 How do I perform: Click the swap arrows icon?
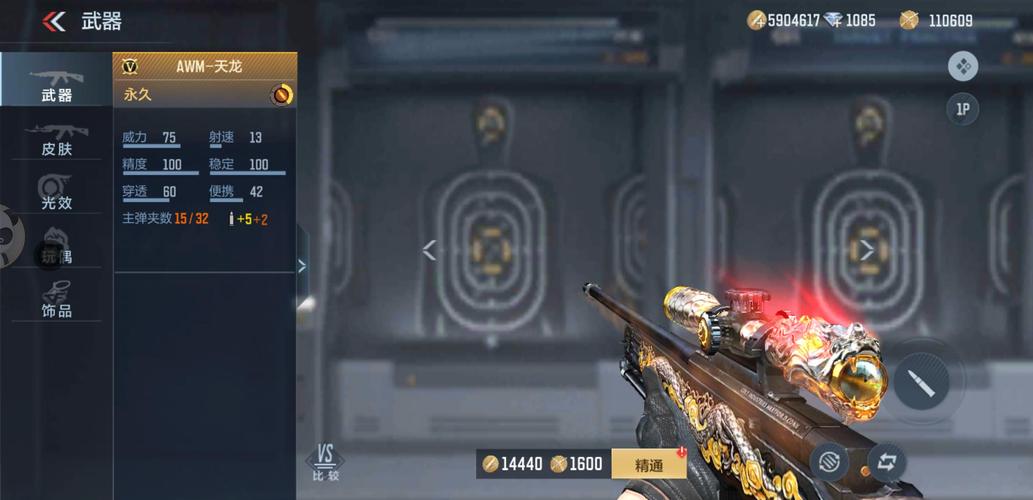(x=886, y=462)
